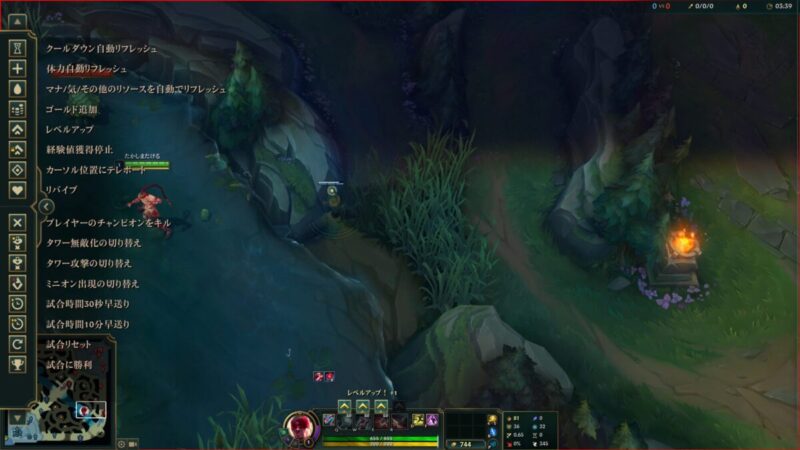The width and height of the screenshot is (800, 450).
Task: Open the shop via the gold counter
Action: [465, 443]
